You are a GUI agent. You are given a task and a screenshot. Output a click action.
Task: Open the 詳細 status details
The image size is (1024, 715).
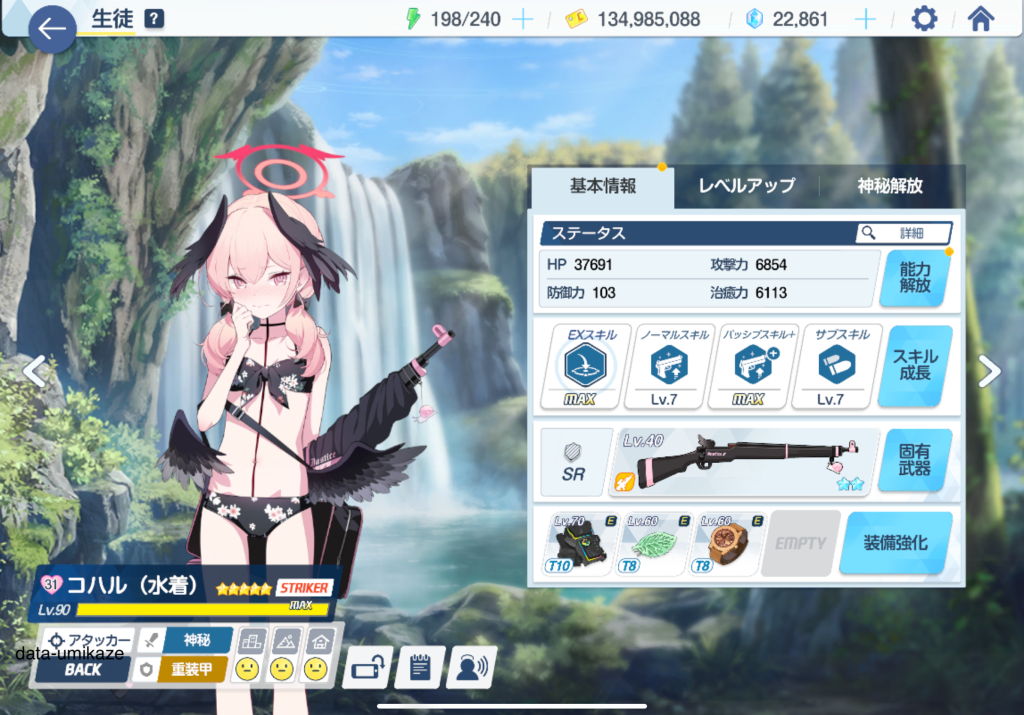(903, 233)
